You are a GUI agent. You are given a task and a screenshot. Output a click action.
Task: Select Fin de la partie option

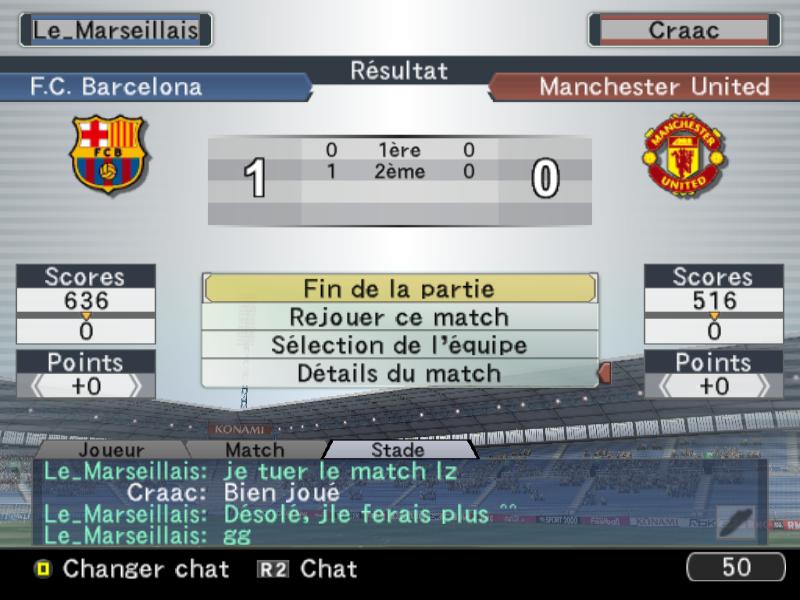(x=399, y=289)
